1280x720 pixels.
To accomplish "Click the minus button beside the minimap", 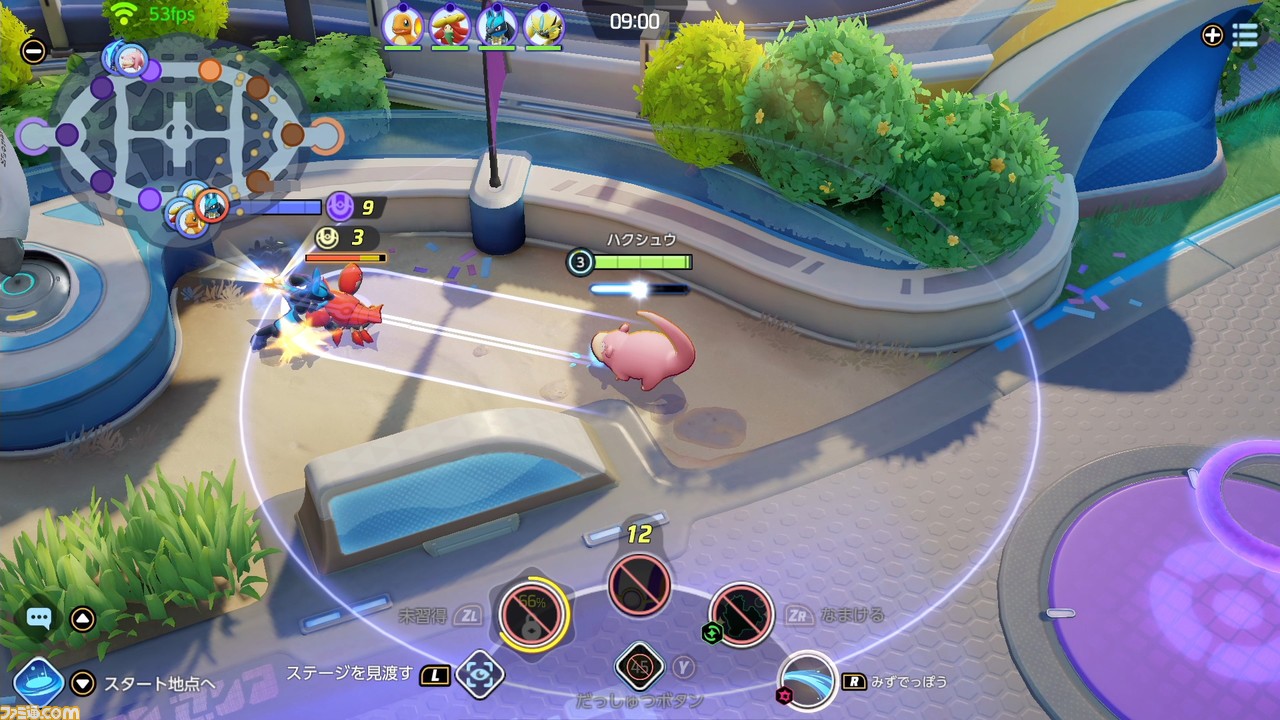I will (x=33, y=50).
